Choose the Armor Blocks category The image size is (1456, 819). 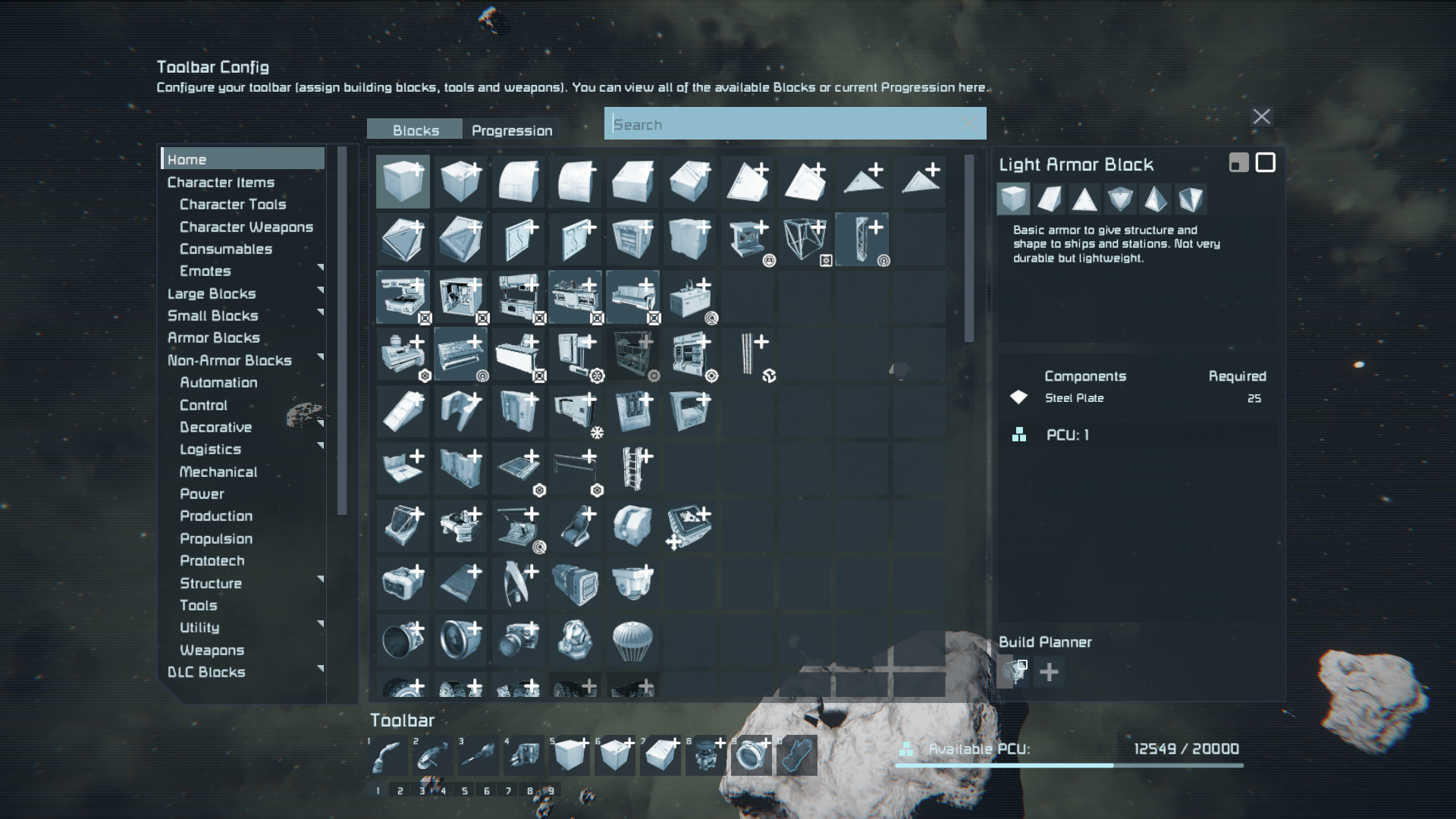click(x=213, y=338)
